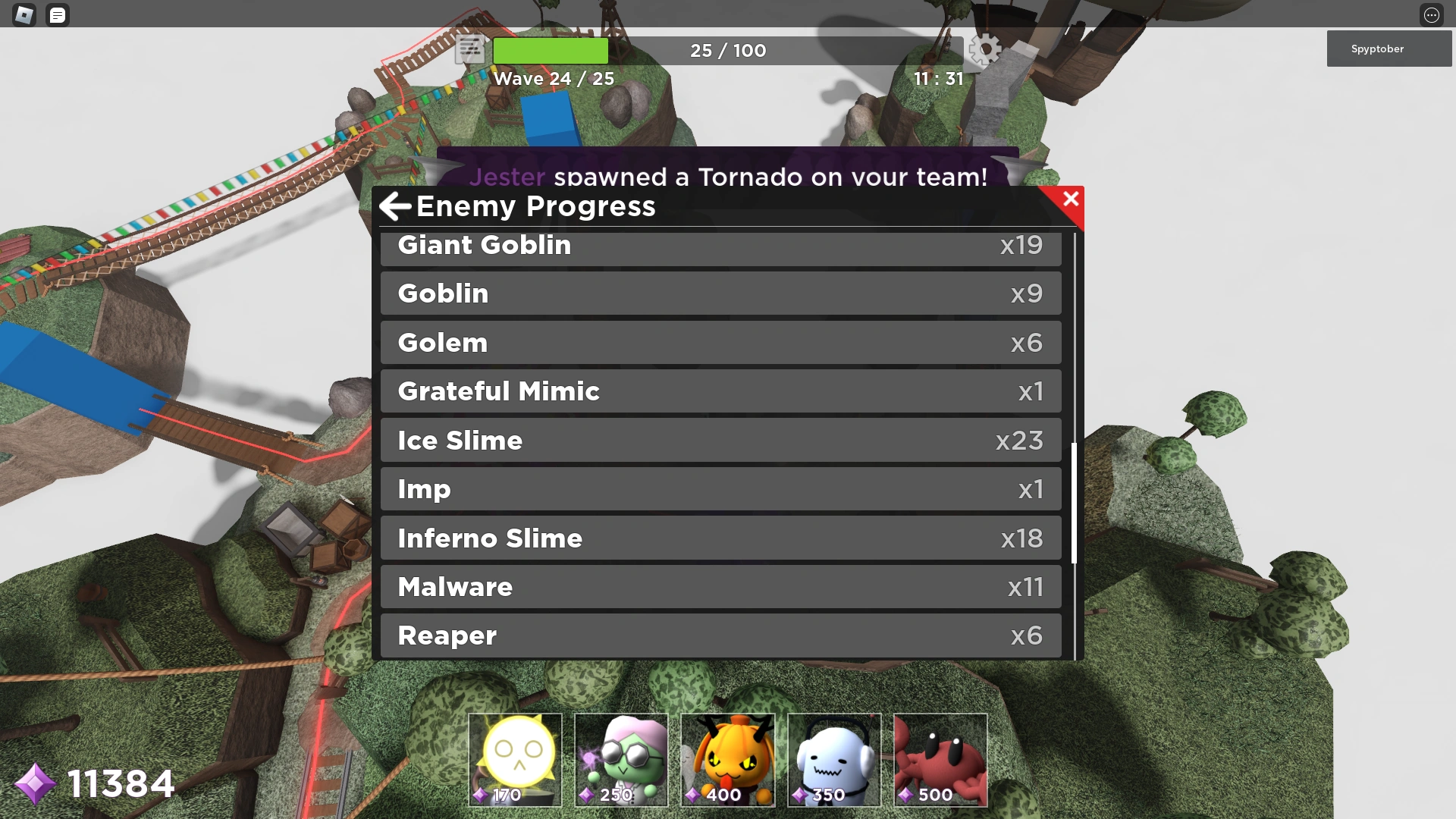Click the Jester tornado notification banner
Screen dimensions: 1456x819
728,177
